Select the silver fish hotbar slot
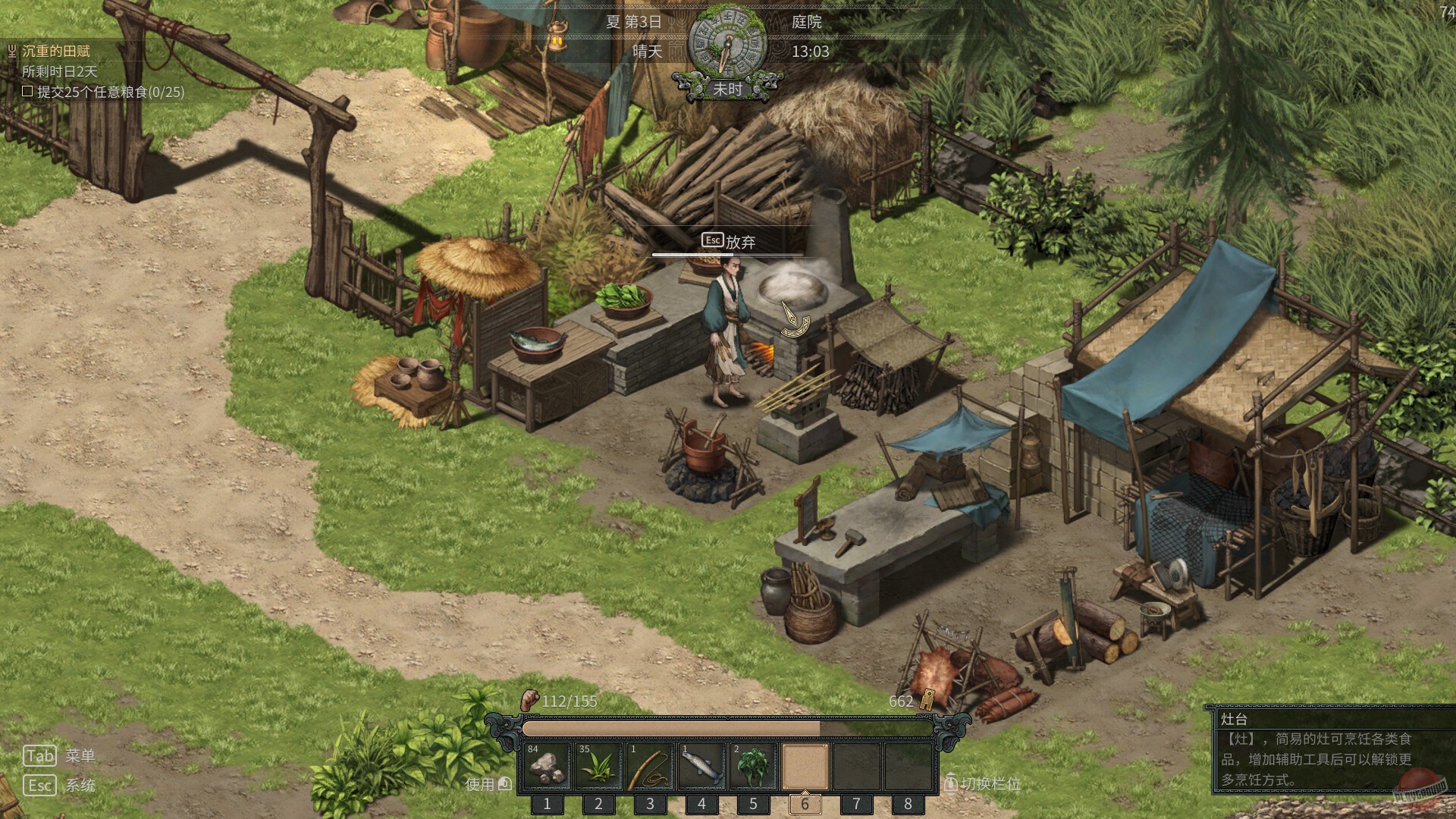This screenshot has height=819, width=1456. point(702,767)
